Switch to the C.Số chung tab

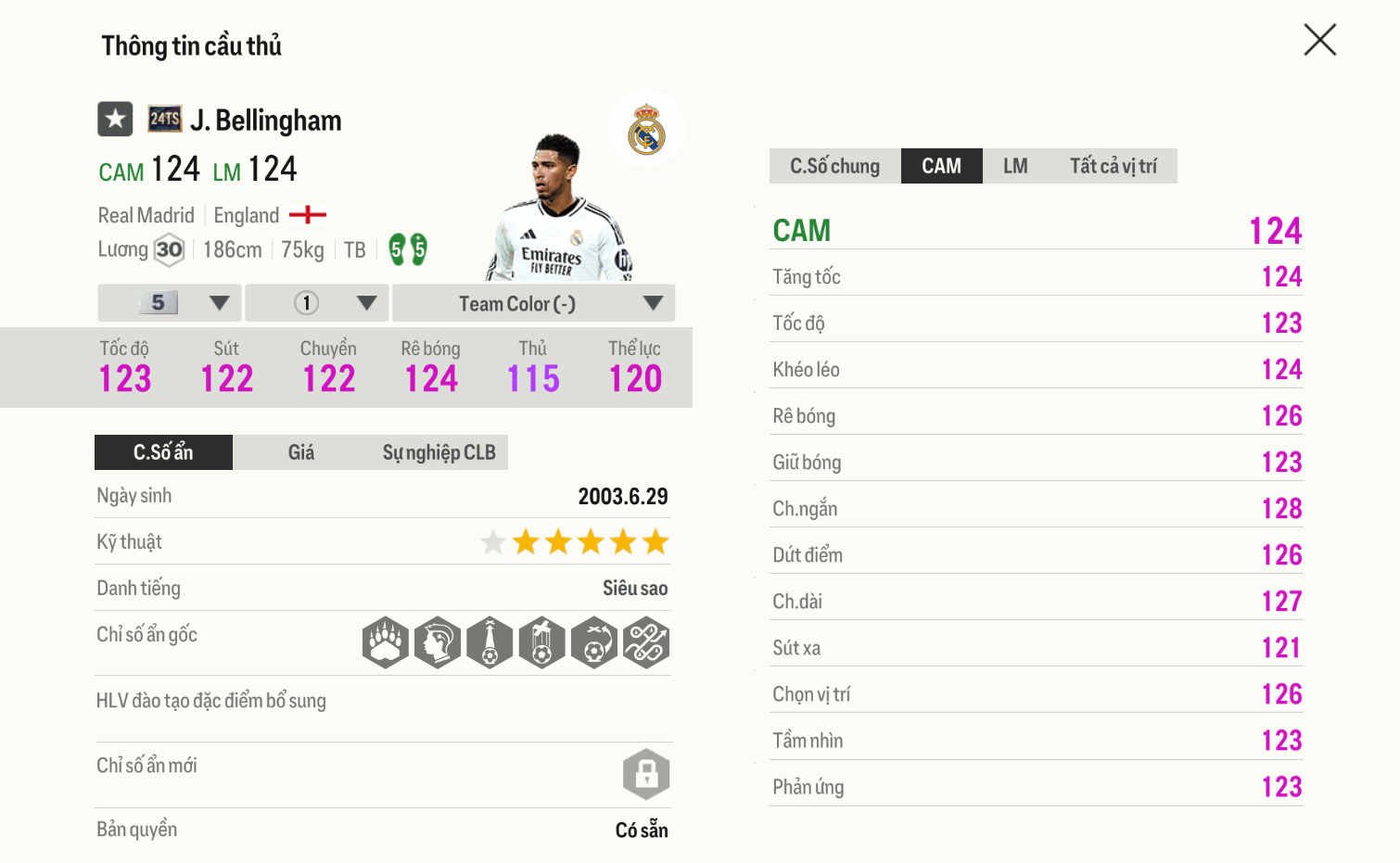[834, 166]
